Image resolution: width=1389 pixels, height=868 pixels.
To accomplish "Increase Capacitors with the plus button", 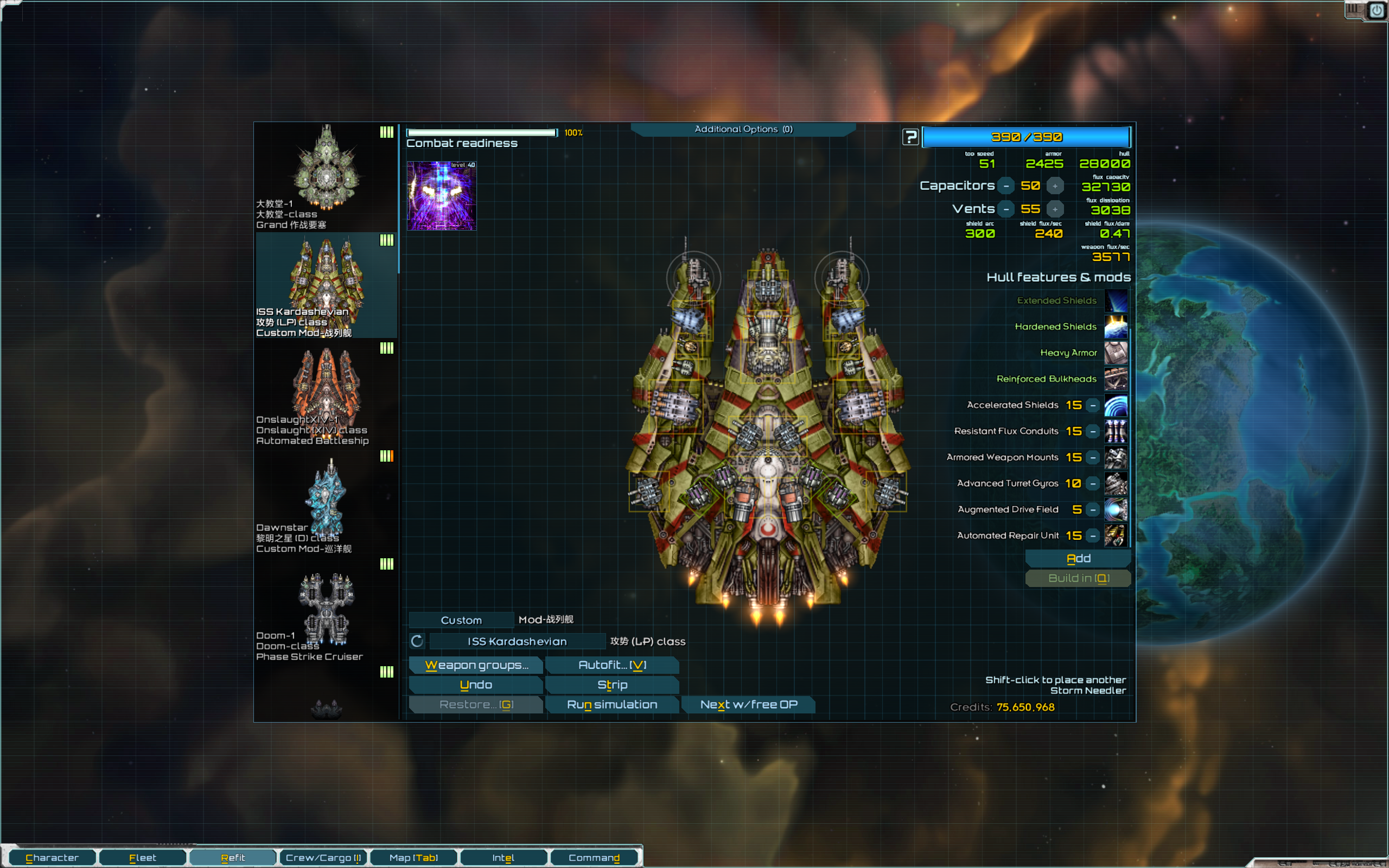I will [1054, 186].
